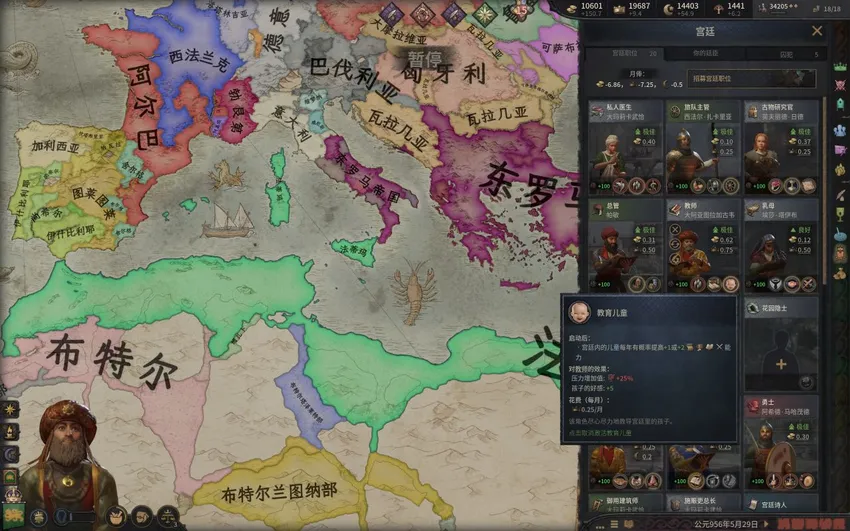Open the 你的廷臣 tab

click(x=705, y=53)
